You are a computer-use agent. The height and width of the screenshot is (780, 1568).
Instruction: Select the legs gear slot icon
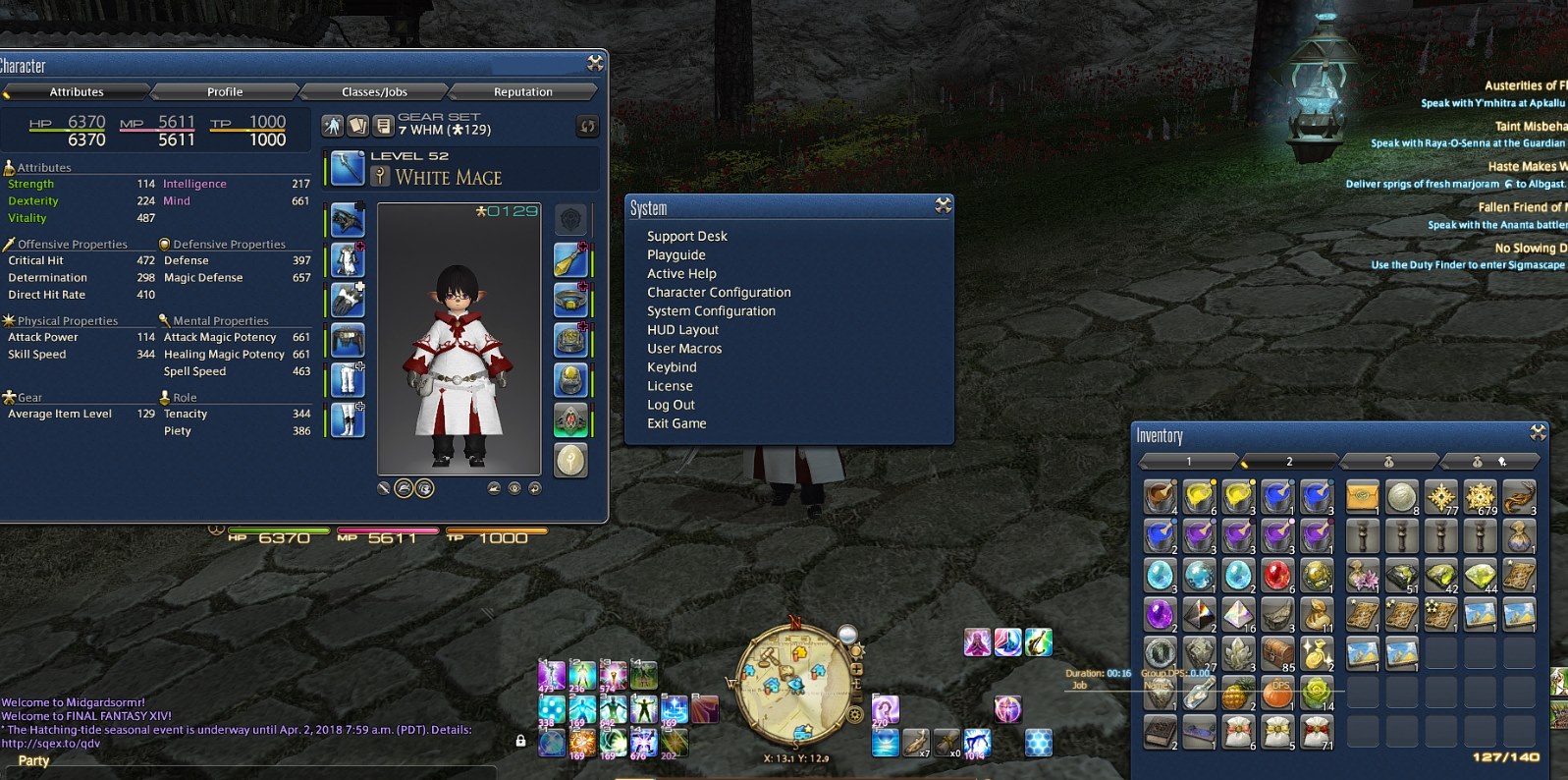pos(346,380)
